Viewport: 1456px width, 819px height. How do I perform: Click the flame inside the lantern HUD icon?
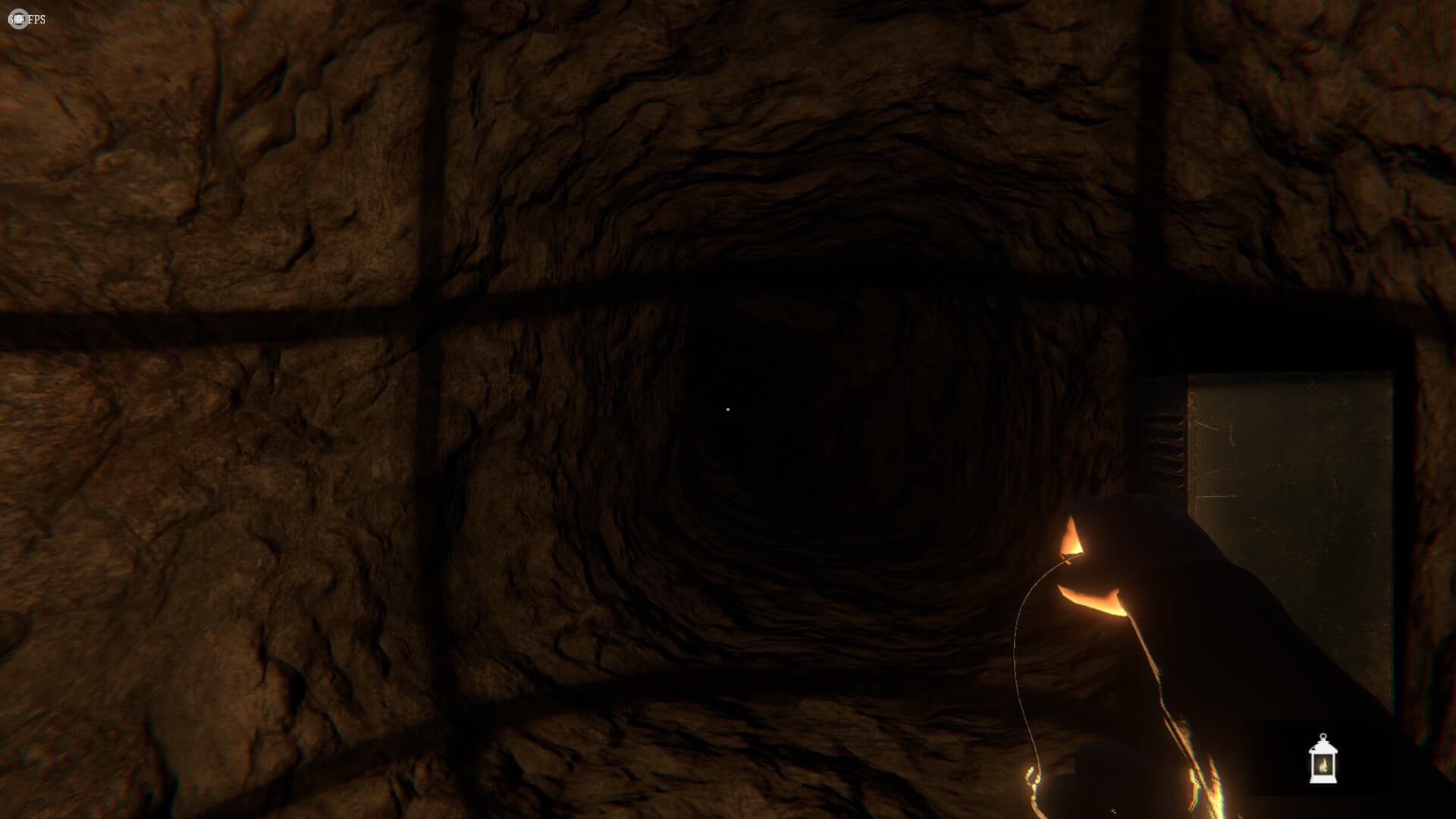[x=1323, y=766]
